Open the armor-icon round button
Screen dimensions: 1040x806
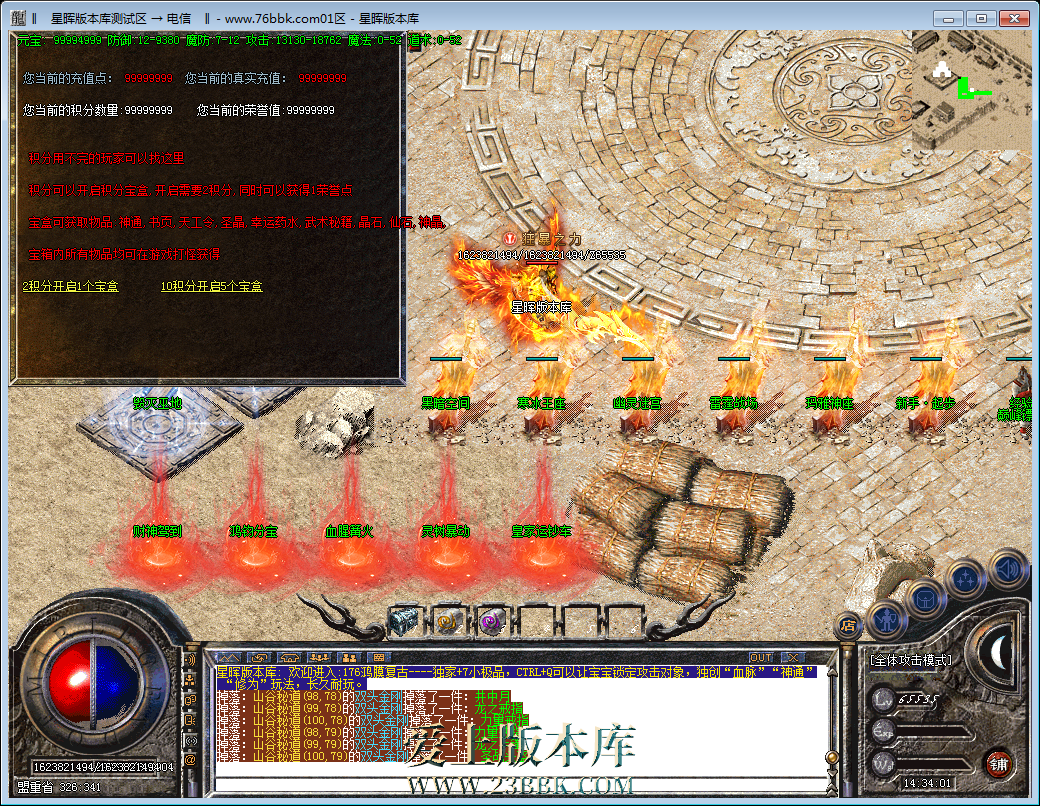click(x=927, y=597)
